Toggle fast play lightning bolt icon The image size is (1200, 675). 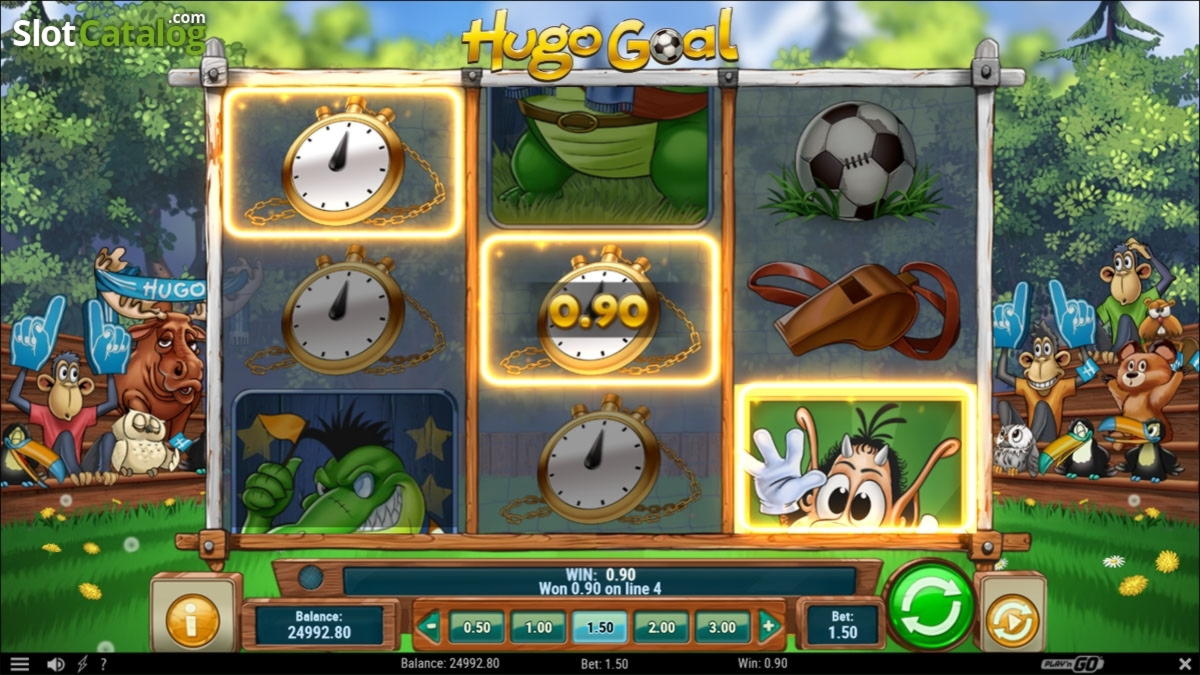click(x=82, y=664)
